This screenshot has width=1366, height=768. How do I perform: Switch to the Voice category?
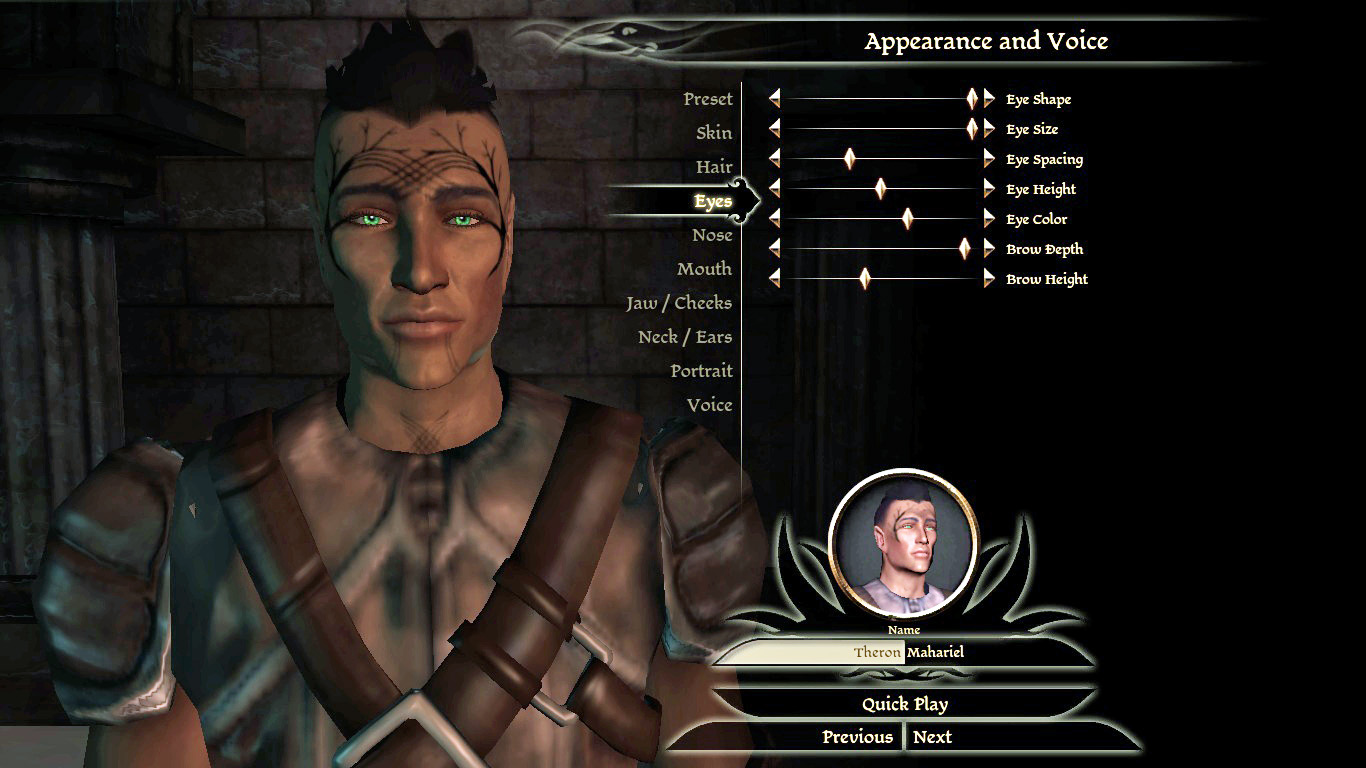(709, 405)
